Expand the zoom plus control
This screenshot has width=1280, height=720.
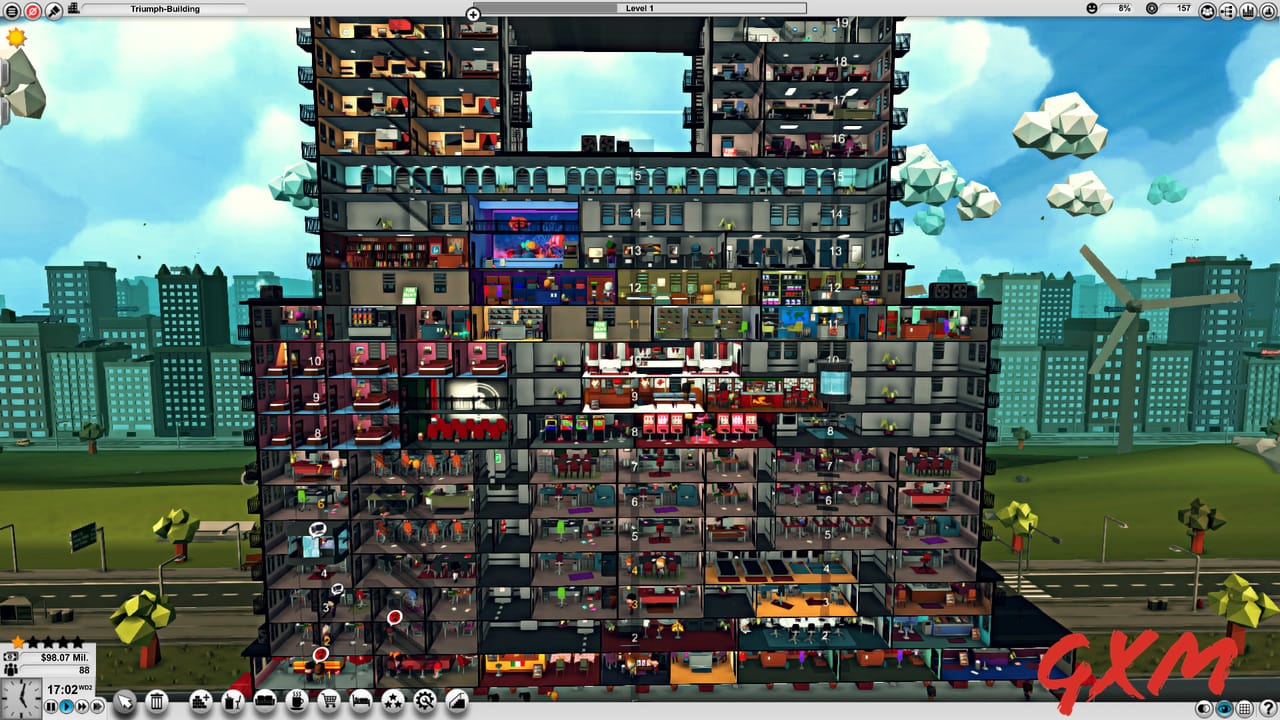pos(473,14)
